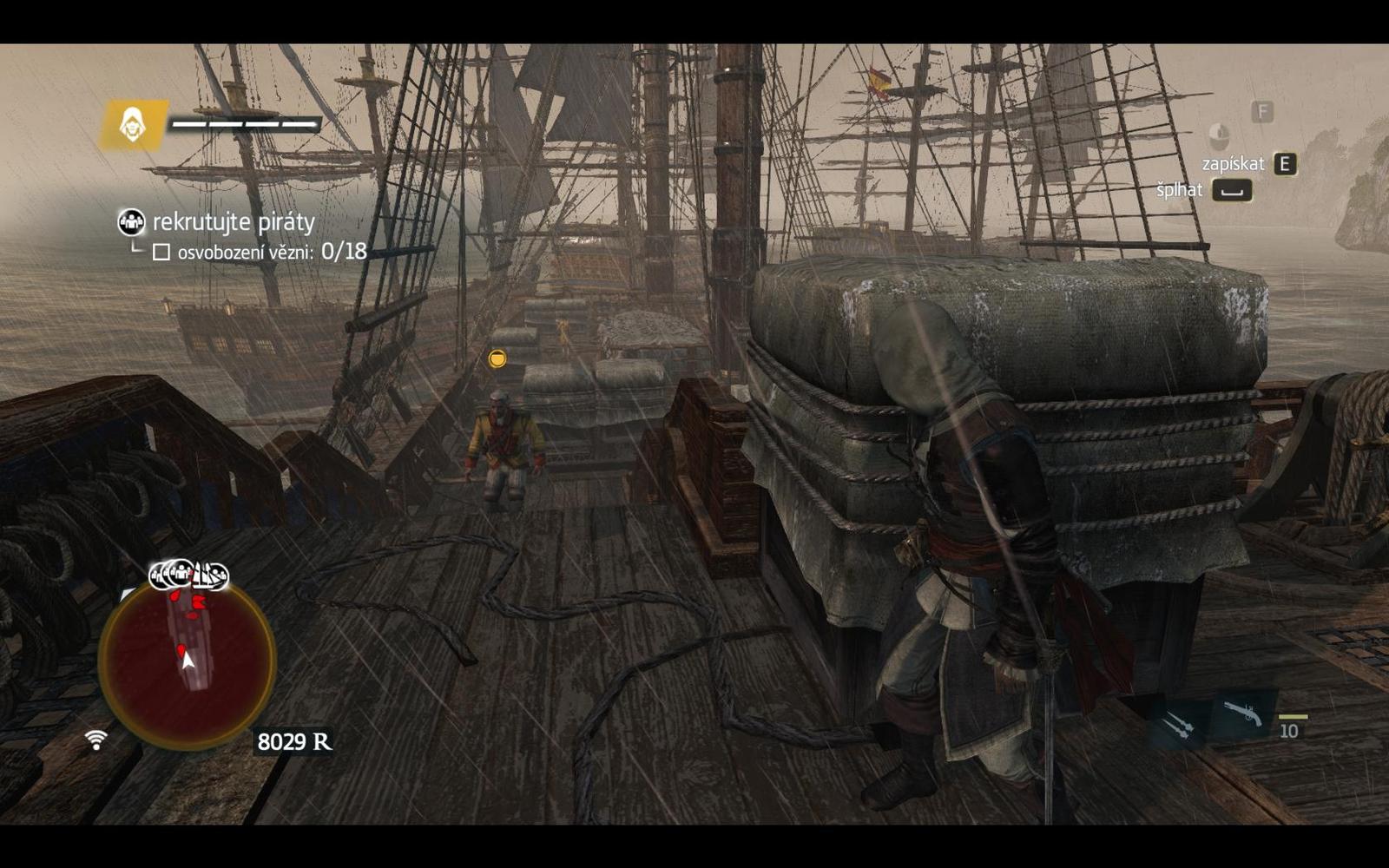Select the assassin hood emblem icon
Viewport: 1389px width, 868px height.
pos(133,125)
